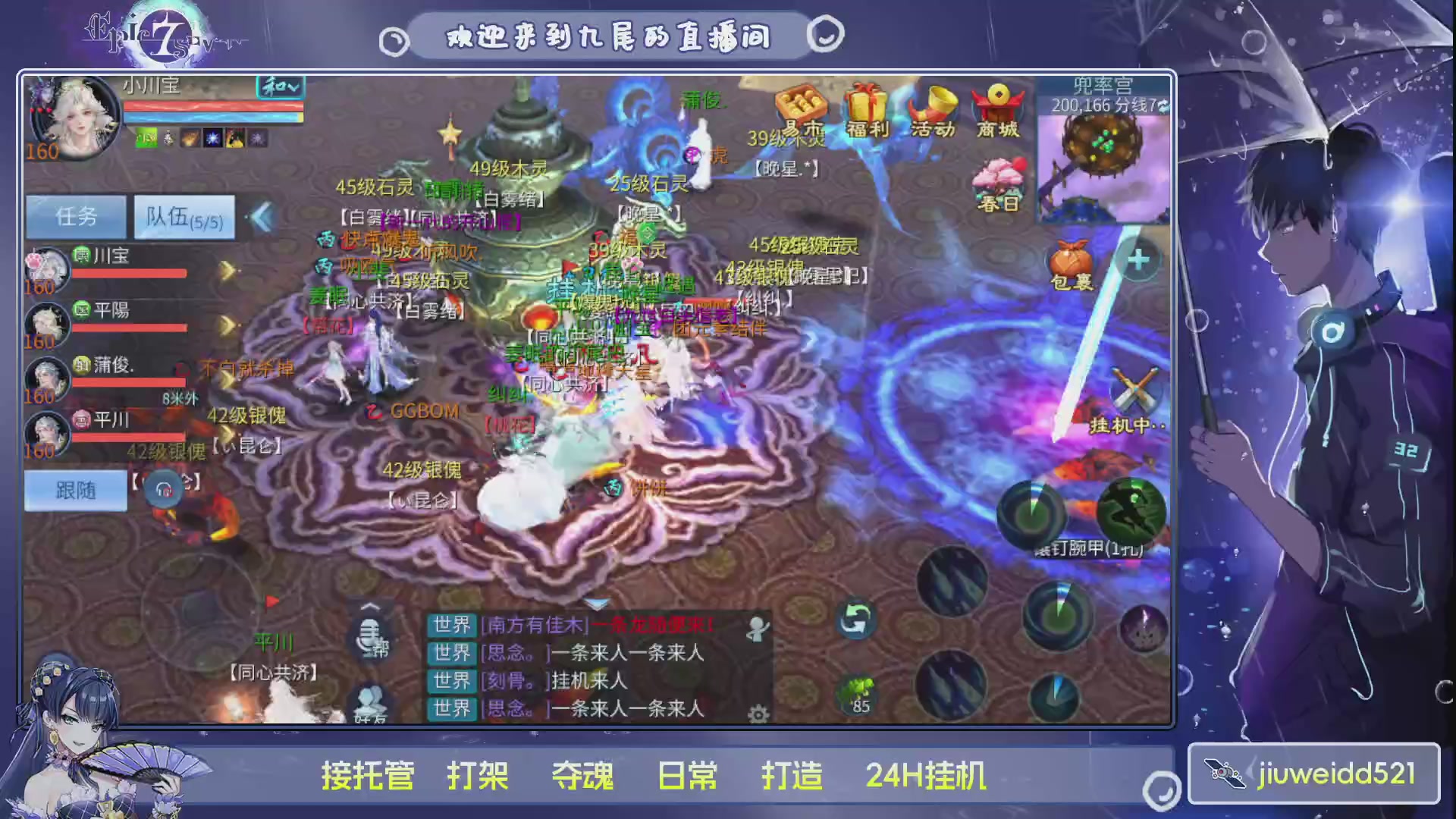Select the 队伍(5/5) team tab

click(x=184, y=218)
